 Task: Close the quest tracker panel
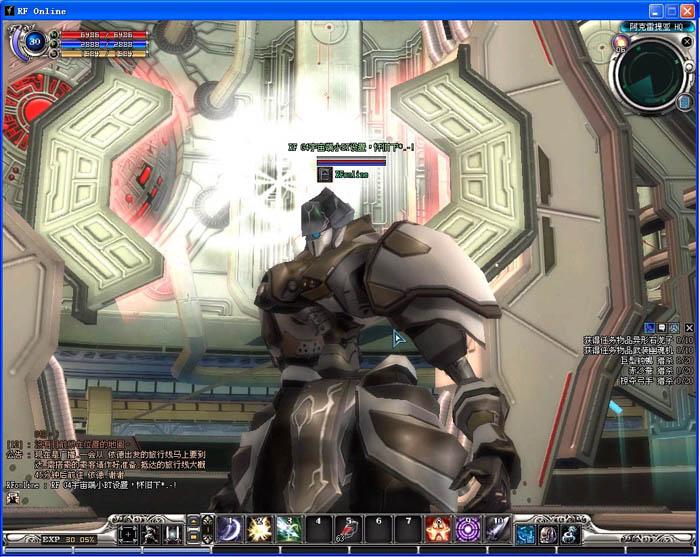[689, 327]
